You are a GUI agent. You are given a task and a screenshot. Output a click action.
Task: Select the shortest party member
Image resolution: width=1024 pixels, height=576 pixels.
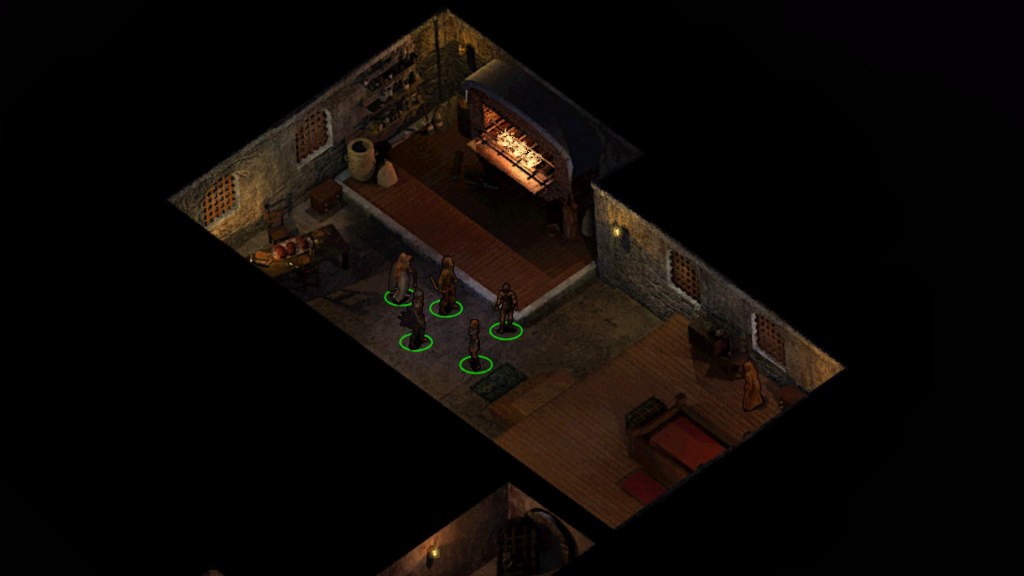click(474, 343)
